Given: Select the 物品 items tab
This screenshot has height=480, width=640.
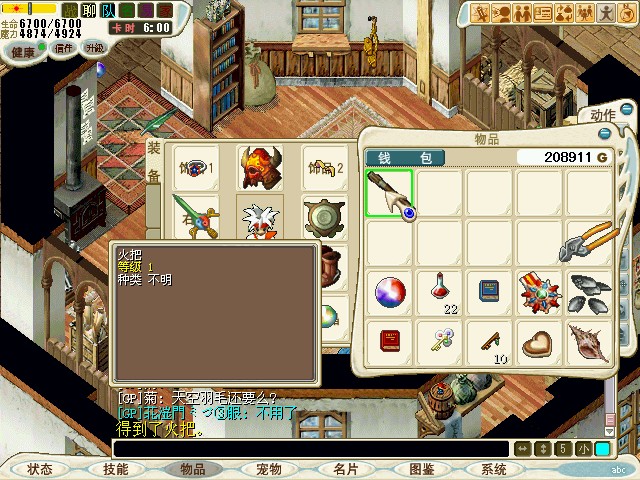Looking at the screenshot, I should (x=192, y=469).
